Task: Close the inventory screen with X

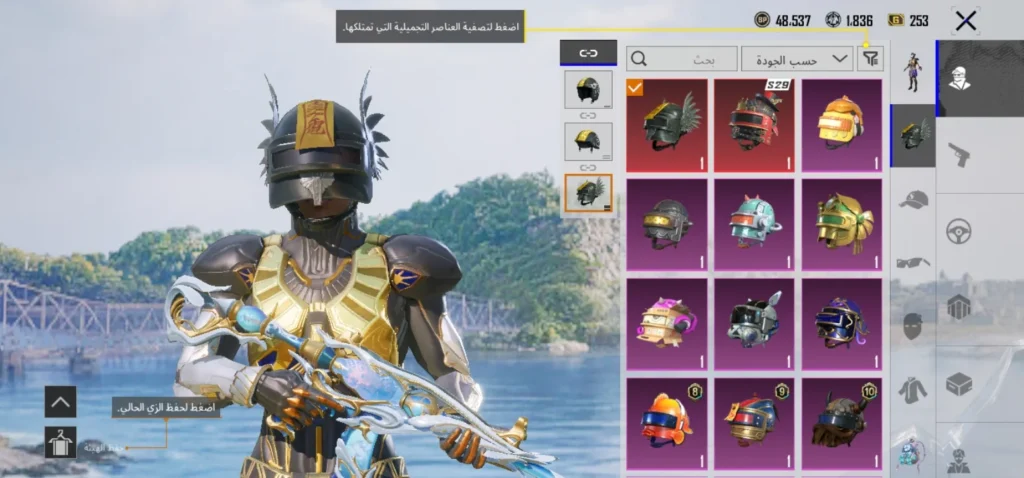Action: (965, 20)
